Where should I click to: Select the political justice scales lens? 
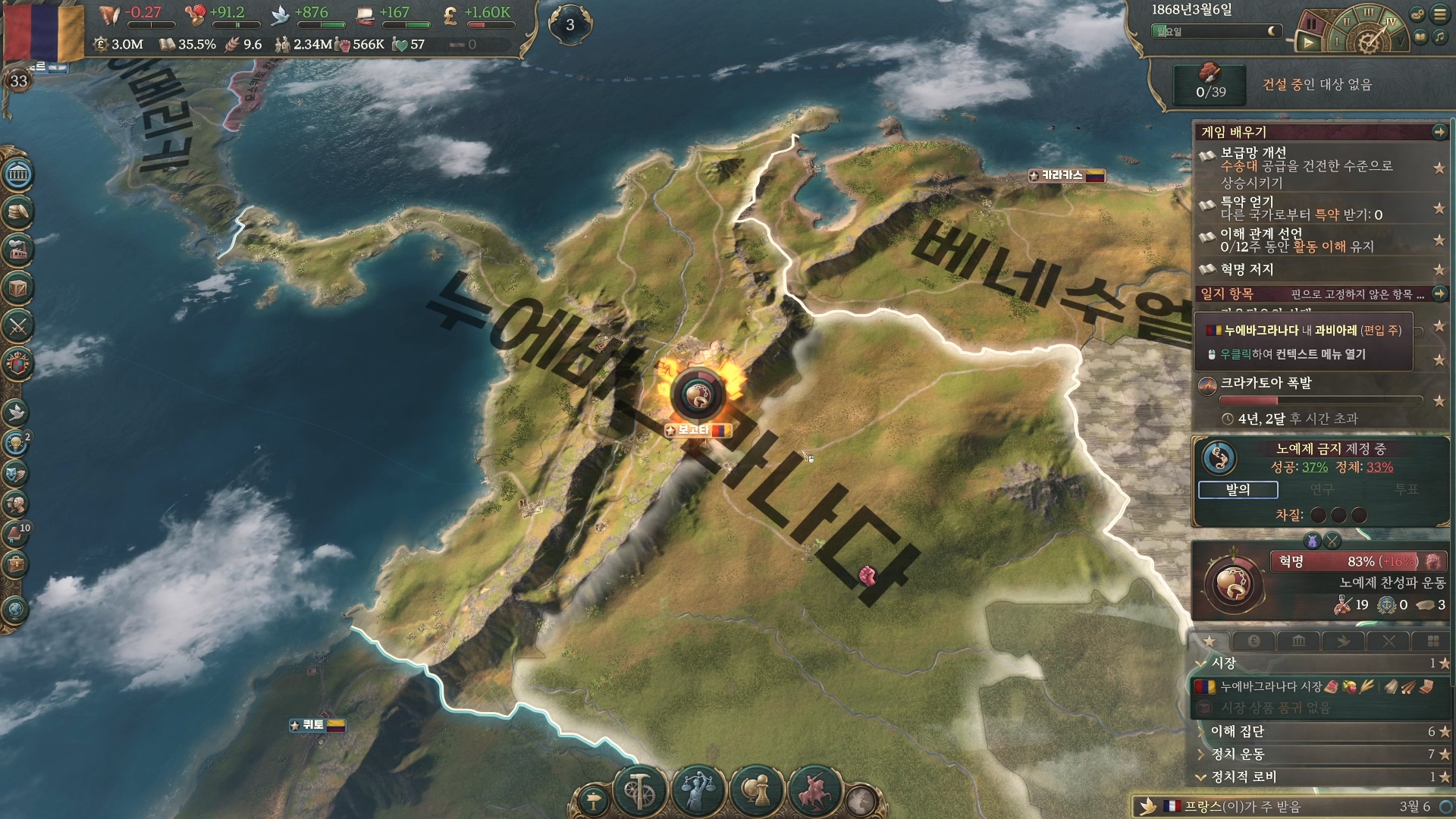698,791
